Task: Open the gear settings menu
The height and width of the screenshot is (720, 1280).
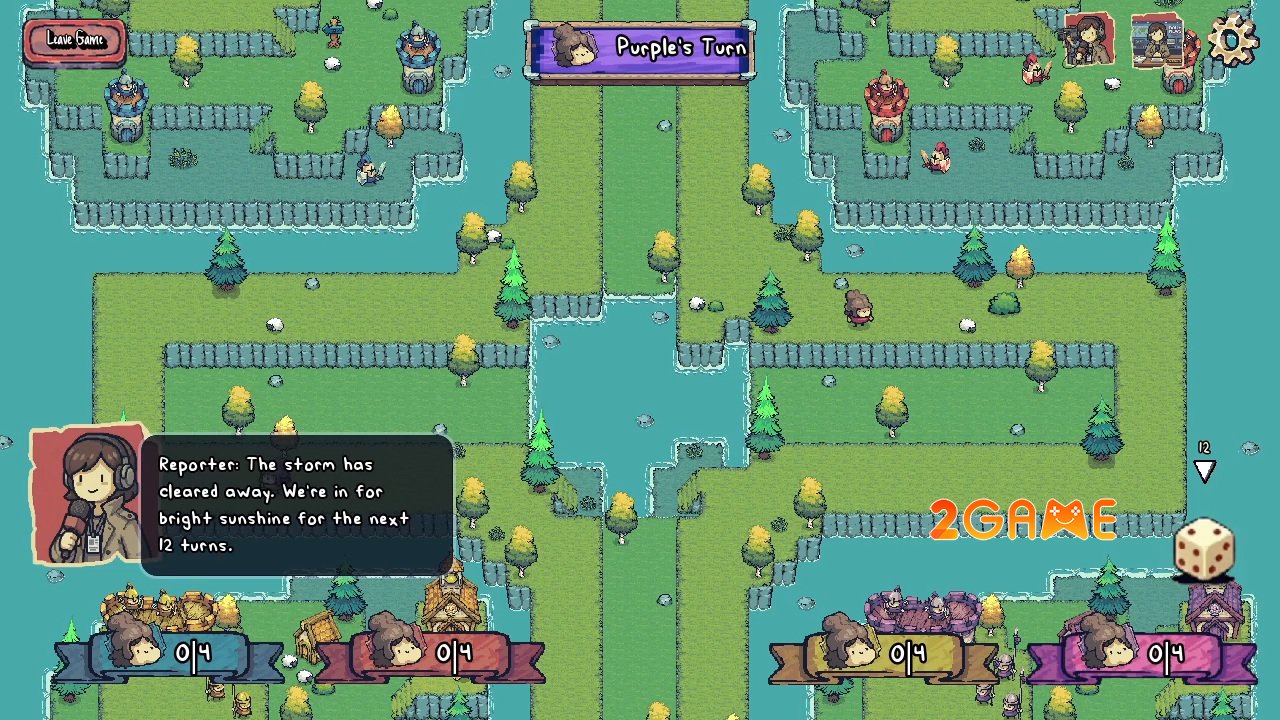Action: (x=1231, y=40)
